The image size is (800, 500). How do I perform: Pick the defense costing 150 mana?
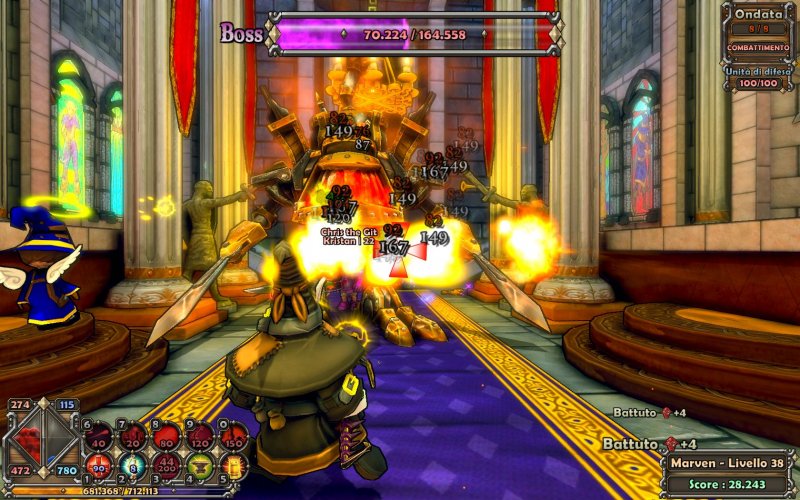coord(234,436)
